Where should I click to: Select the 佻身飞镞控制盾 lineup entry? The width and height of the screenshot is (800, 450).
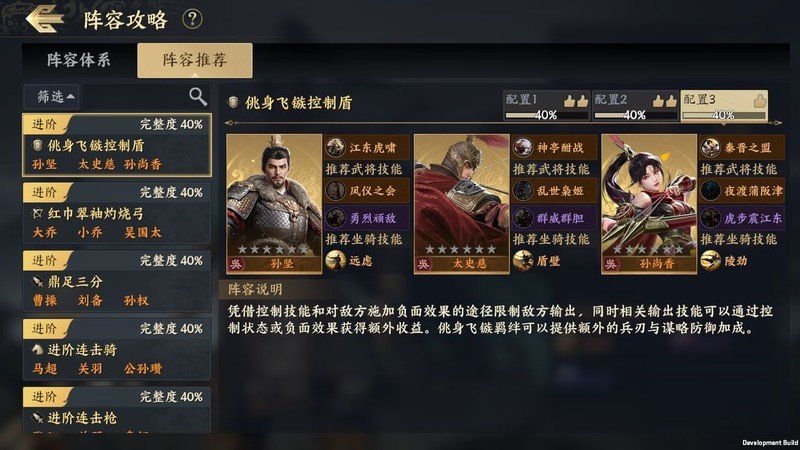point(117,145)
